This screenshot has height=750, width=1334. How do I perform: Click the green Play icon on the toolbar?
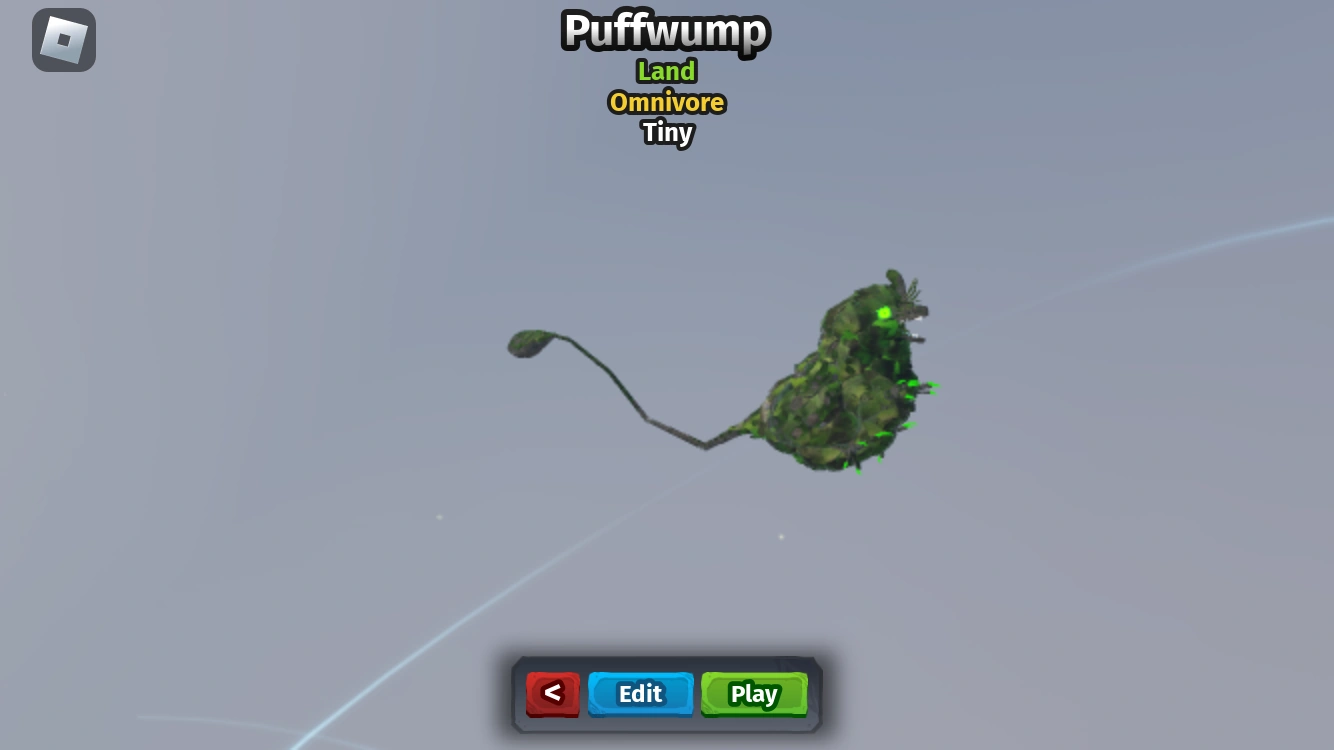753,693
